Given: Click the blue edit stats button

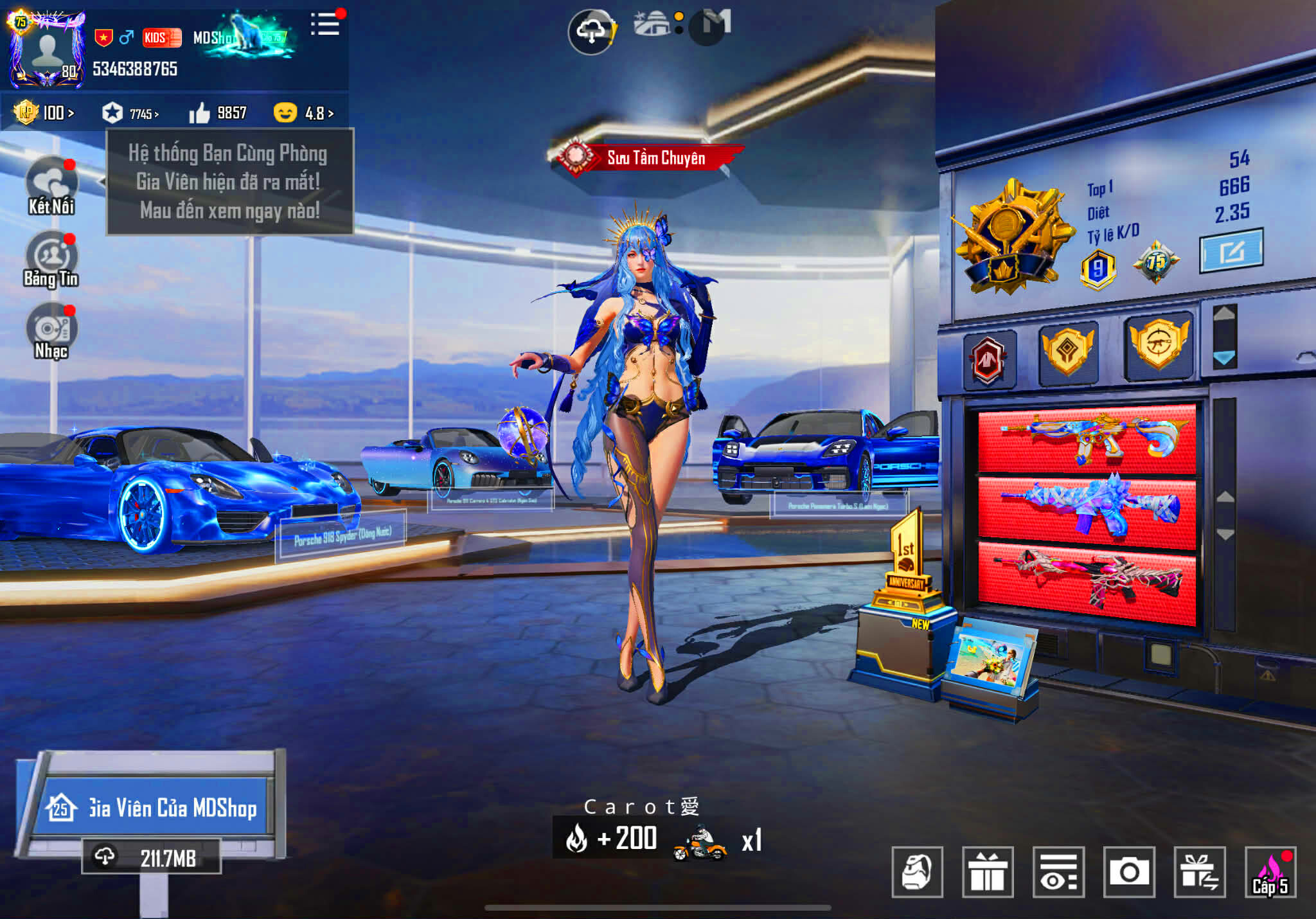Looking at the screenshot, I should click(1231, 251).
